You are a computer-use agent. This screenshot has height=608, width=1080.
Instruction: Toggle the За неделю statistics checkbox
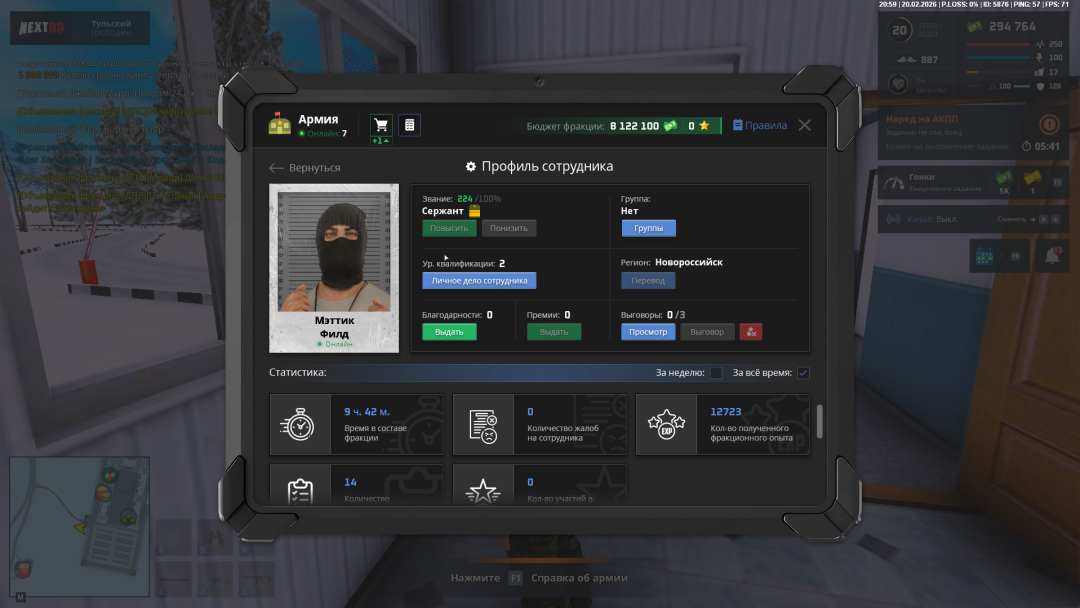click(x=716, y=373)
